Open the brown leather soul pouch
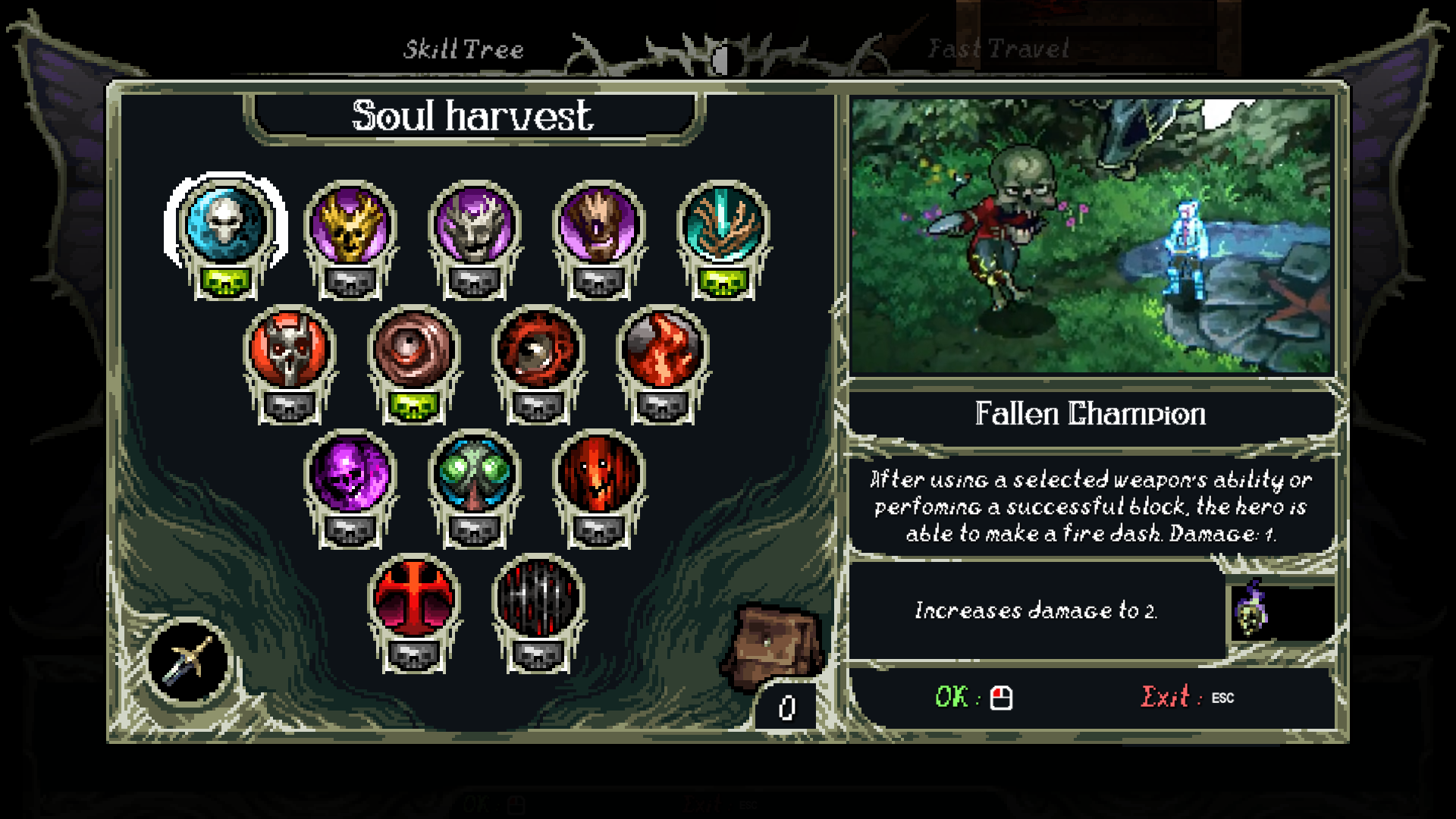Screen dimensions: 1456x819 click(772, 645)
